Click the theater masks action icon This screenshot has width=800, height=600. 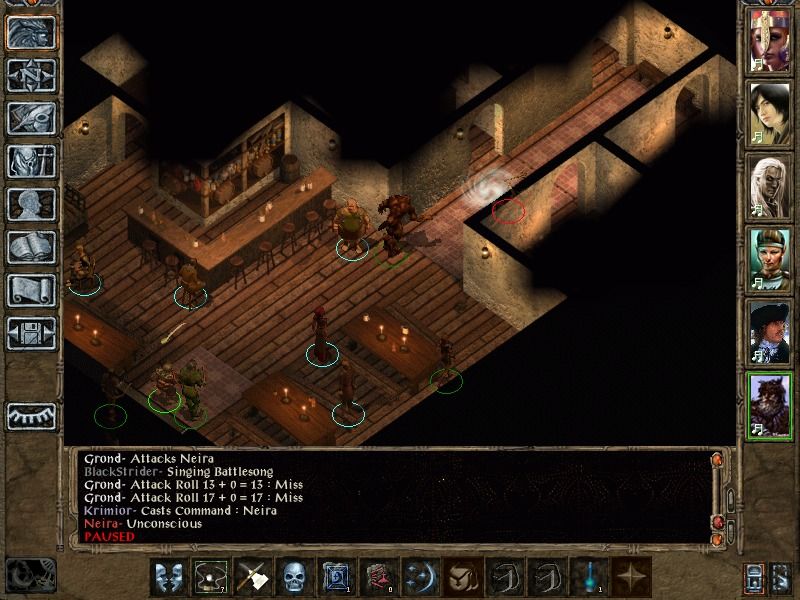(x=167, y=577)
